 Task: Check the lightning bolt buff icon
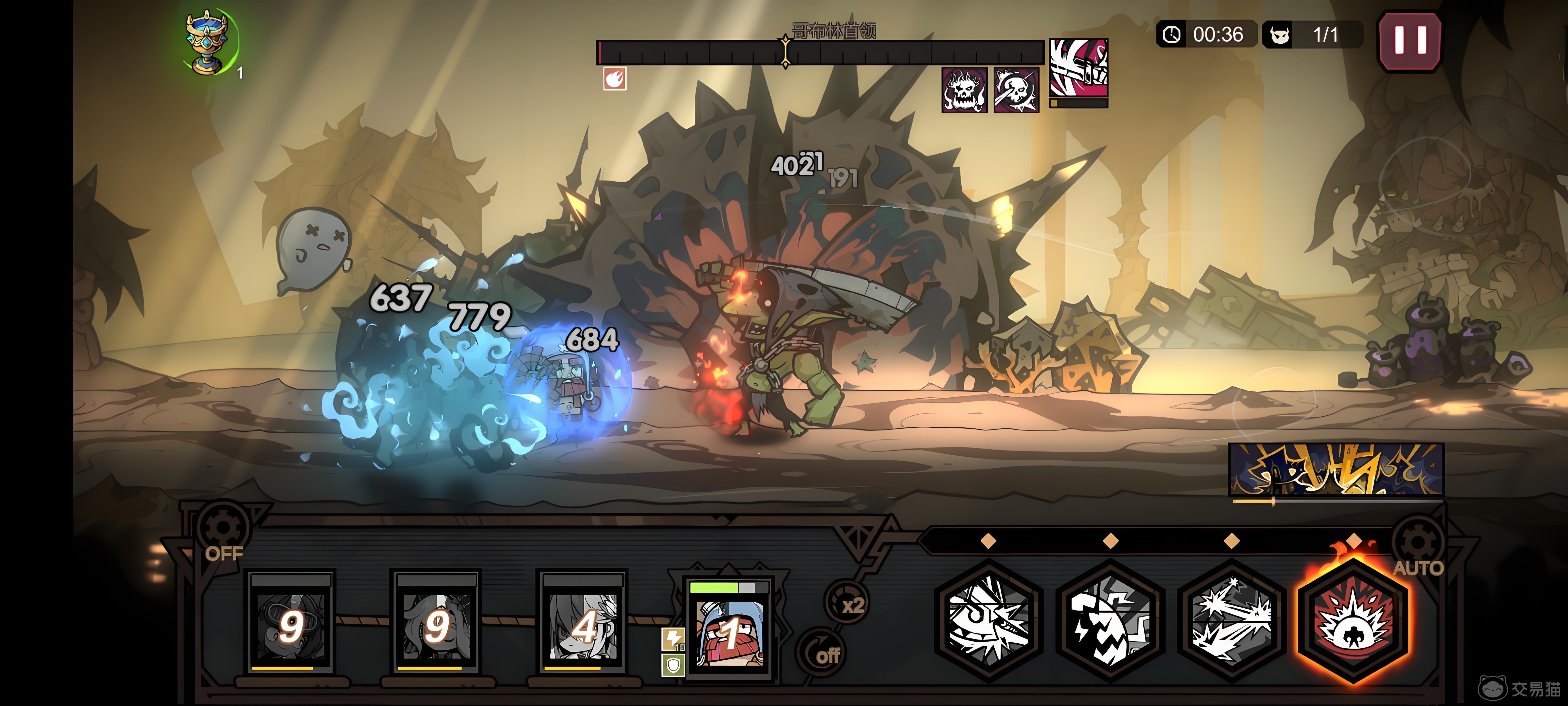point(673,639)
